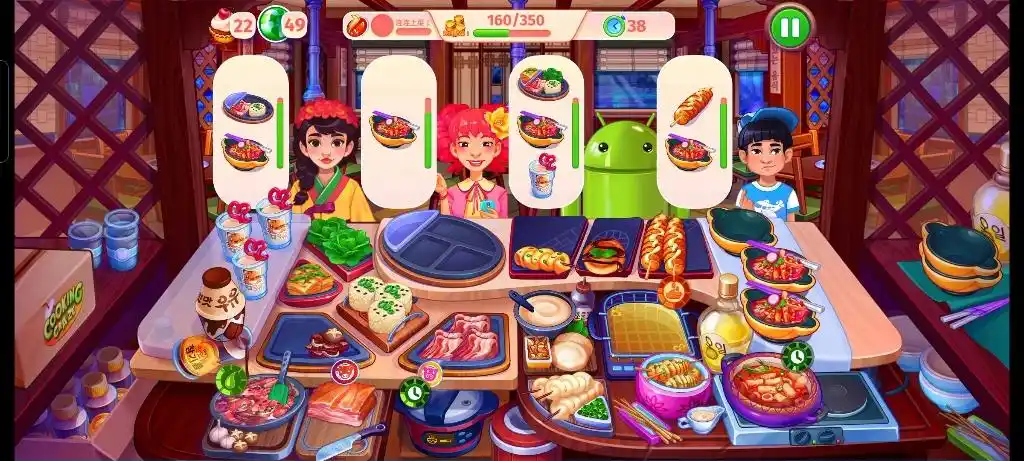The height and width of the screenshot is (461, 1024).
Task: Select the rice cubes with greens
Action: coord(379,305)
